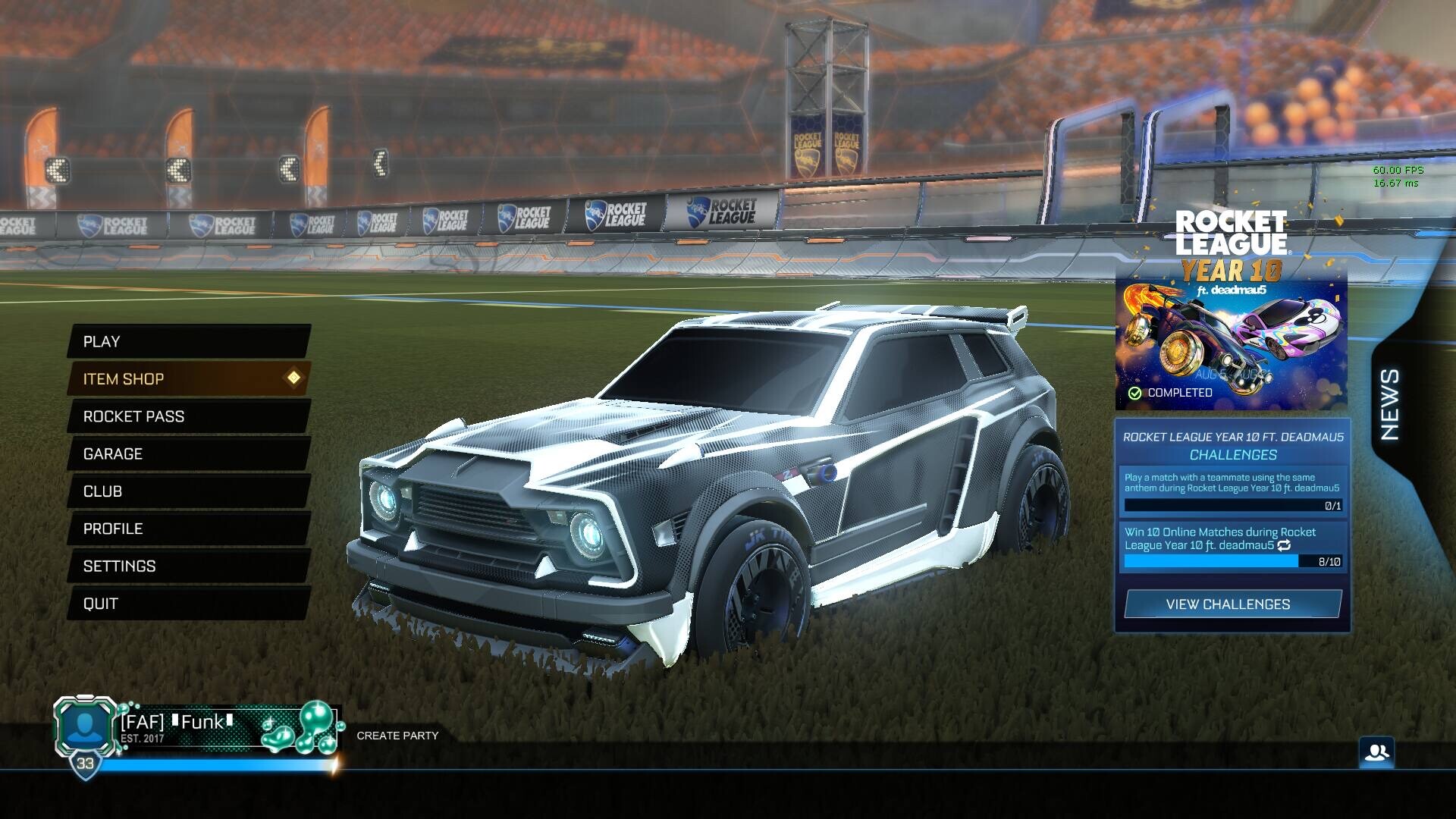View the Profile menu

coord(188,529)
